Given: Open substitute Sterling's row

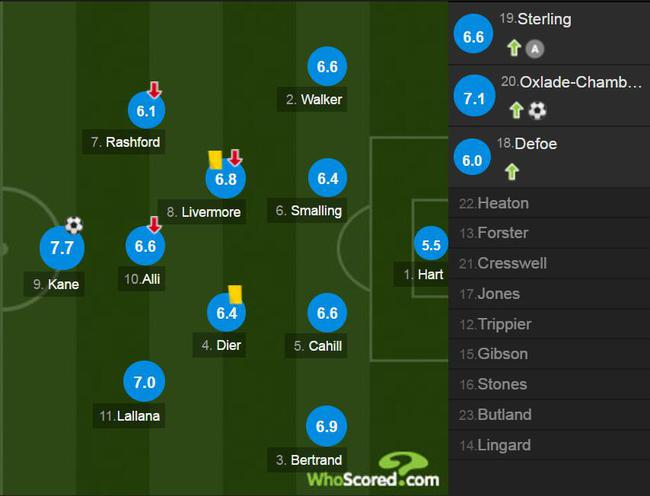Looking at the screenshot, I should point(549,33).
